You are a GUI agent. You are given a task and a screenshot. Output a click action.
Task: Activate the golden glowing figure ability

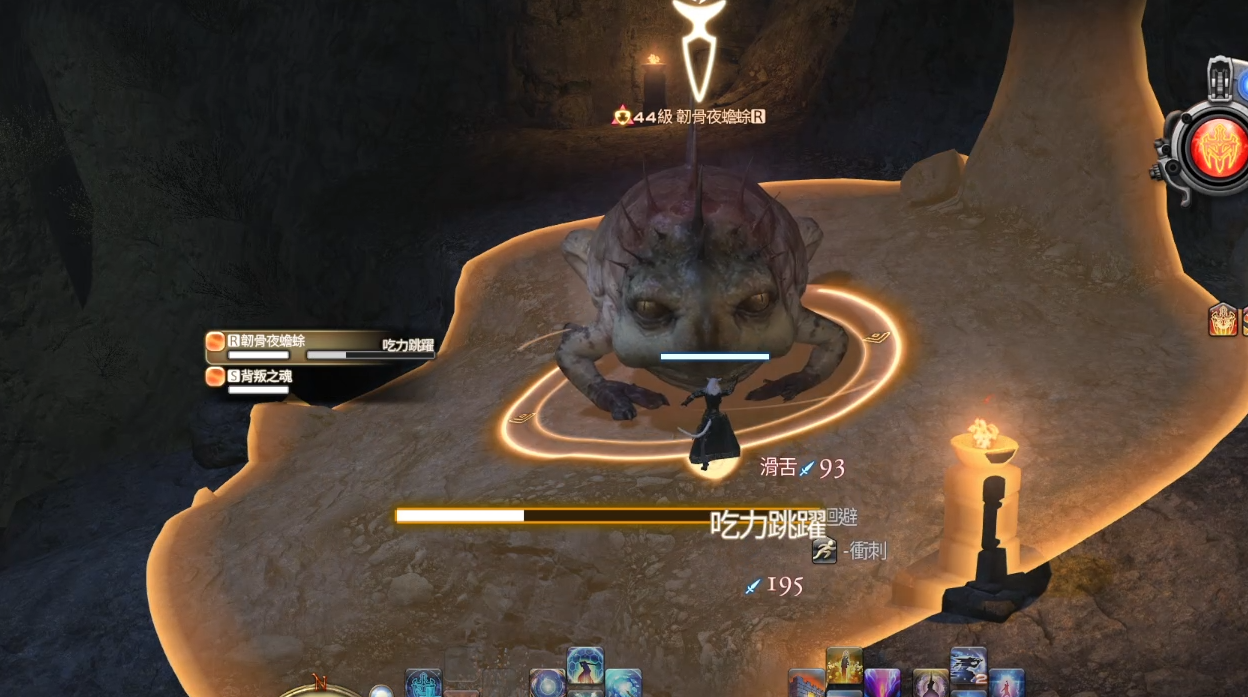845,666
